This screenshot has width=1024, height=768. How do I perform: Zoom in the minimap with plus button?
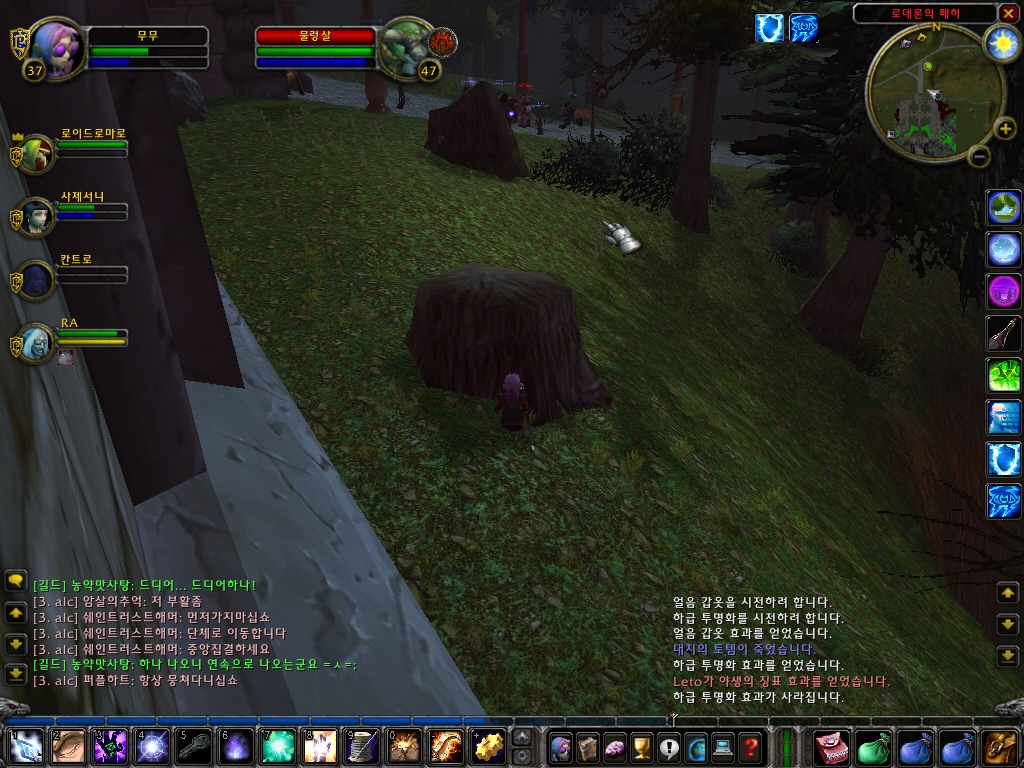click(1006, 130)
